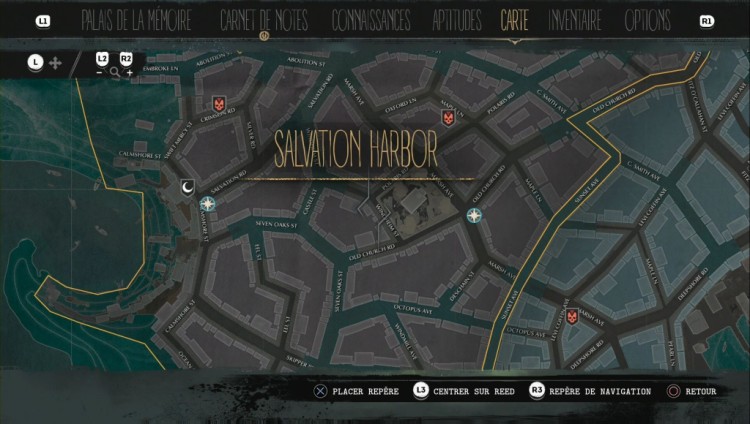The width and height of the screenshot is (750, 424).
Task: Go to the Aptitudes tab
Action: click(457, 20)
